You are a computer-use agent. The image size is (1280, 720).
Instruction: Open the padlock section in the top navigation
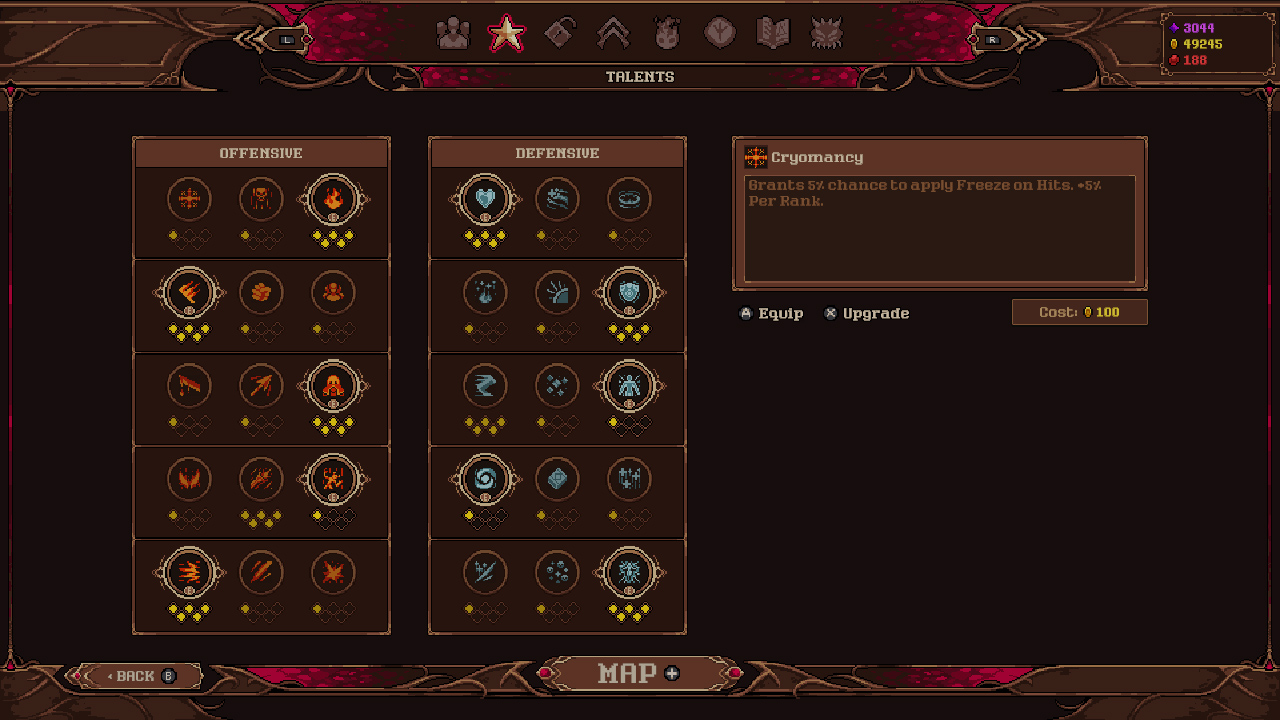click(558, 33)
